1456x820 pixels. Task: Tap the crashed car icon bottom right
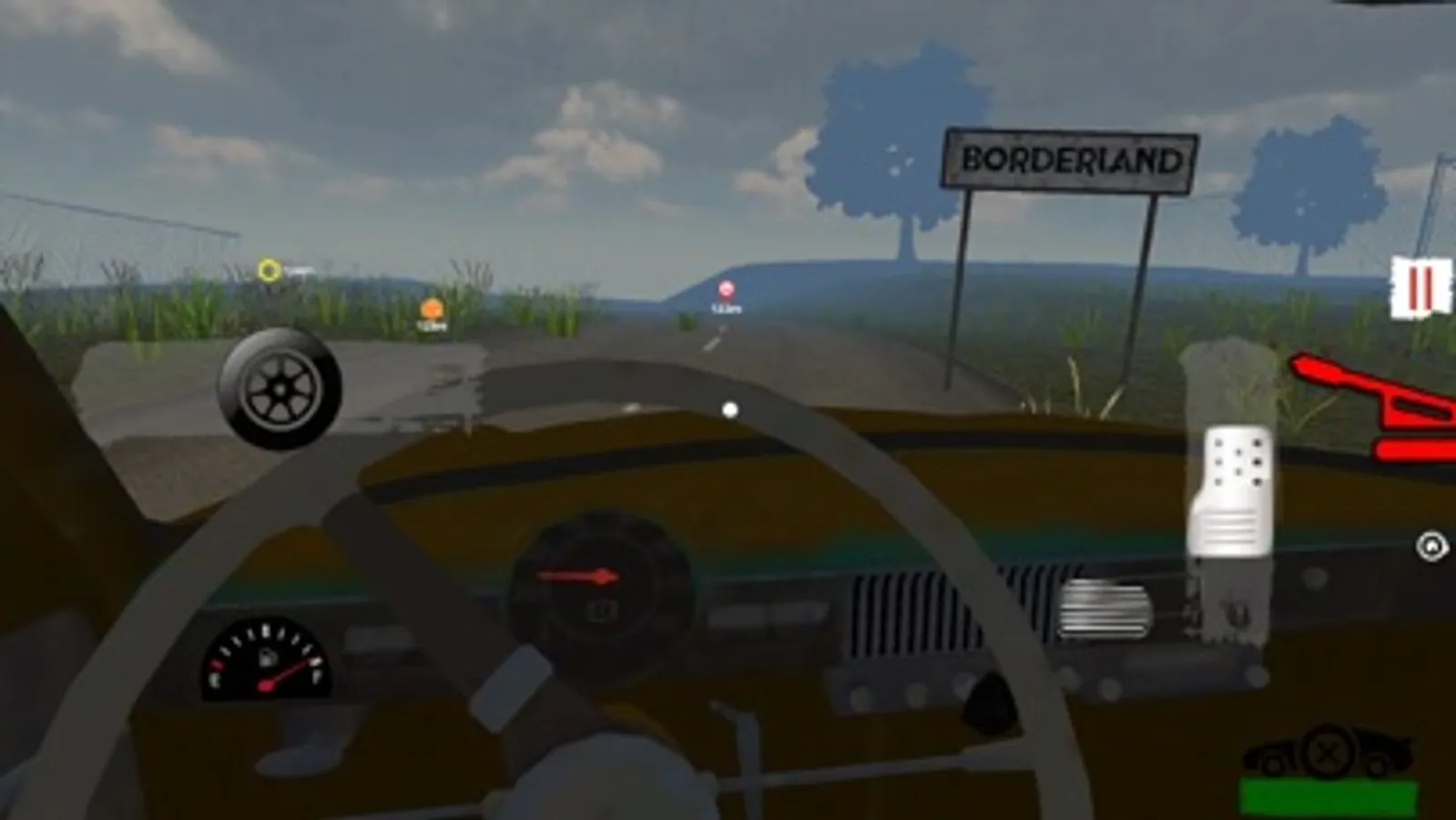pyautogui.click(x=1384, y=747)
